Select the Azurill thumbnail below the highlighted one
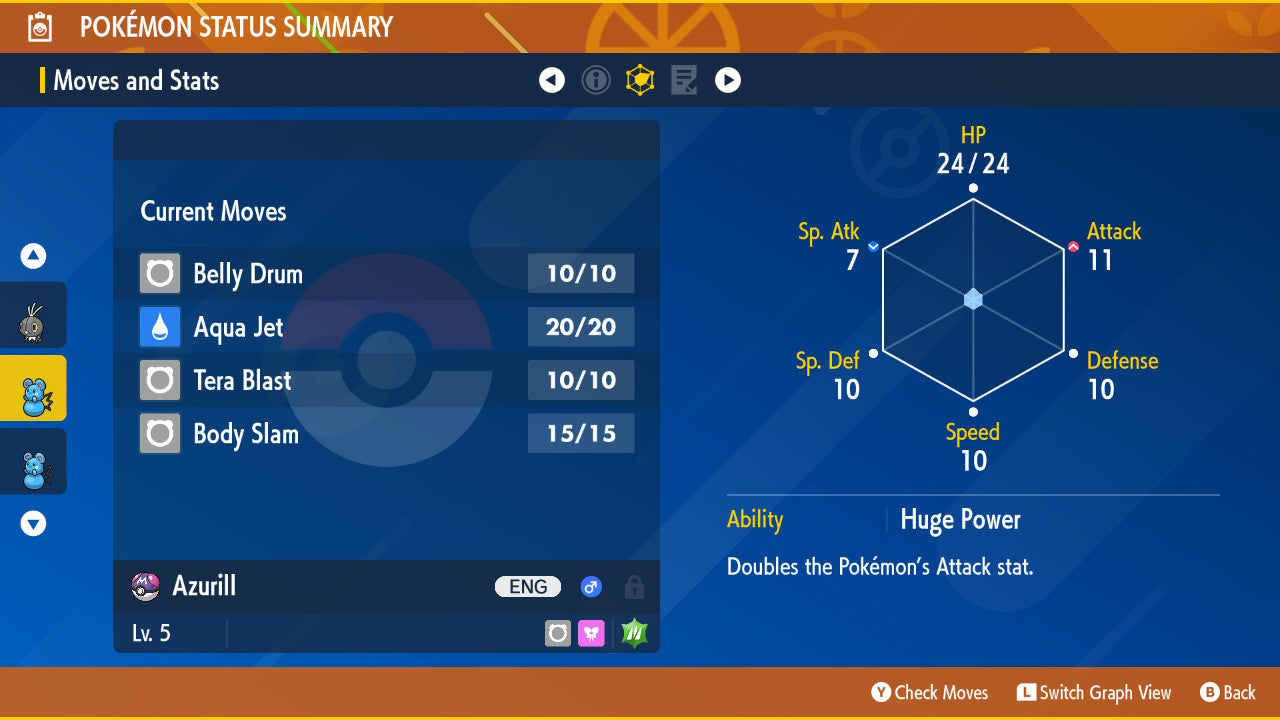Viewport: 1280px width, 720px height. coord(33,462)
